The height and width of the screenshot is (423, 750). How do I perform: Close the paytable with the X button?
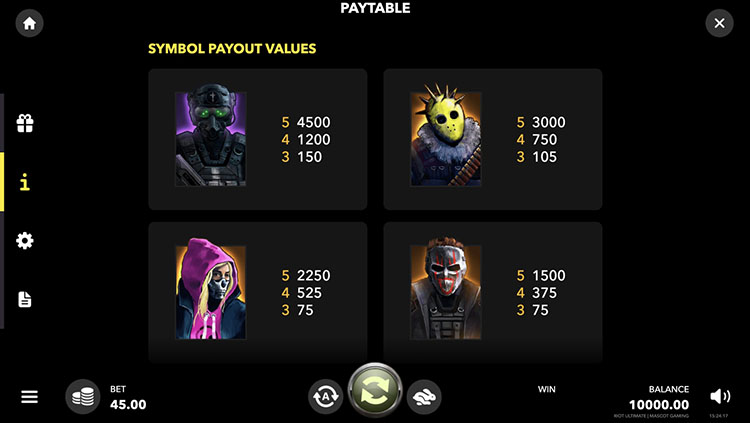(x=719, y=23)
